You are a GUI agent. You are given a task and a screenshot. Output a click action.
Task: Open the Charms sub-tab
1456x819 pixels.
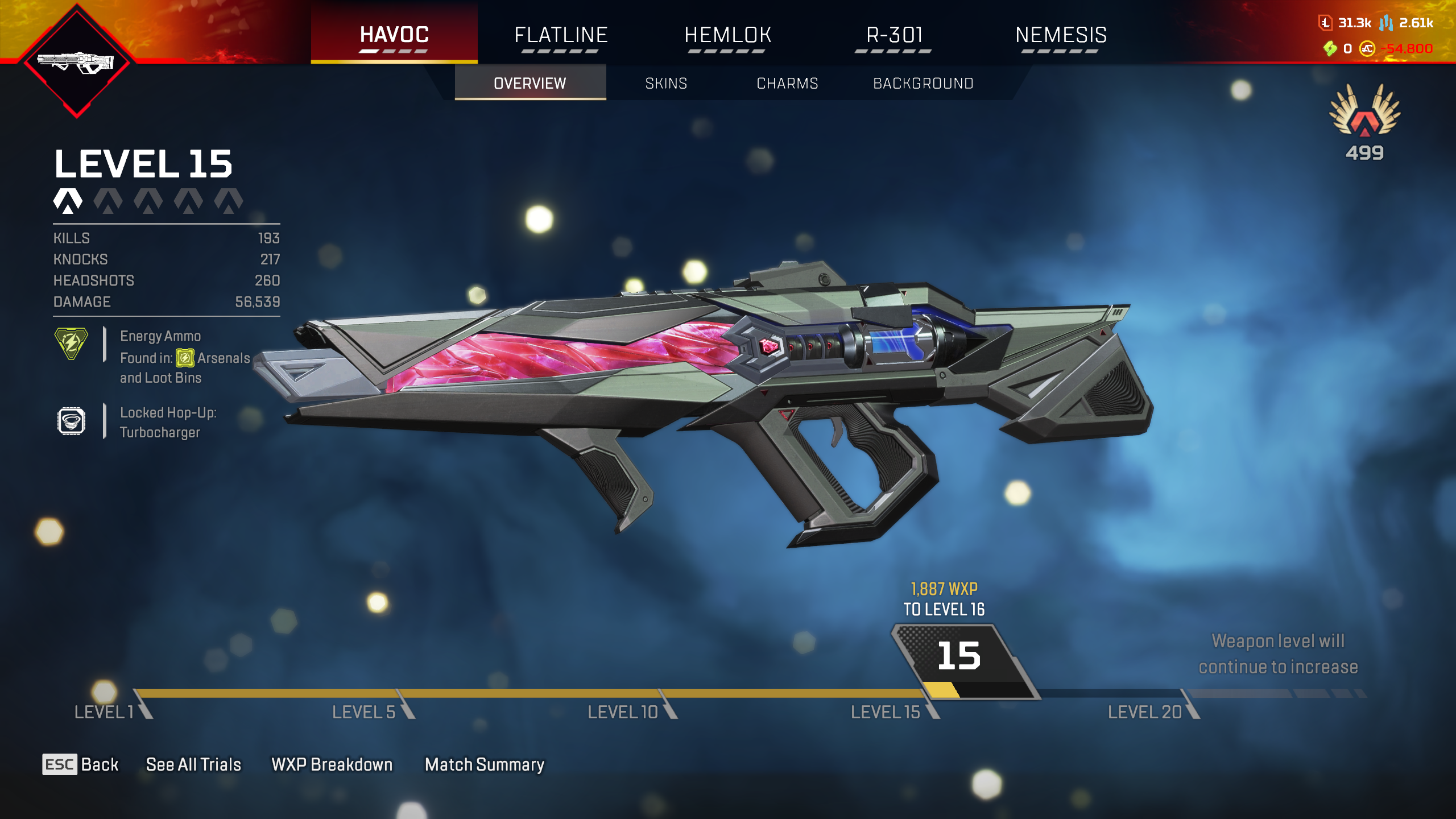787,84
